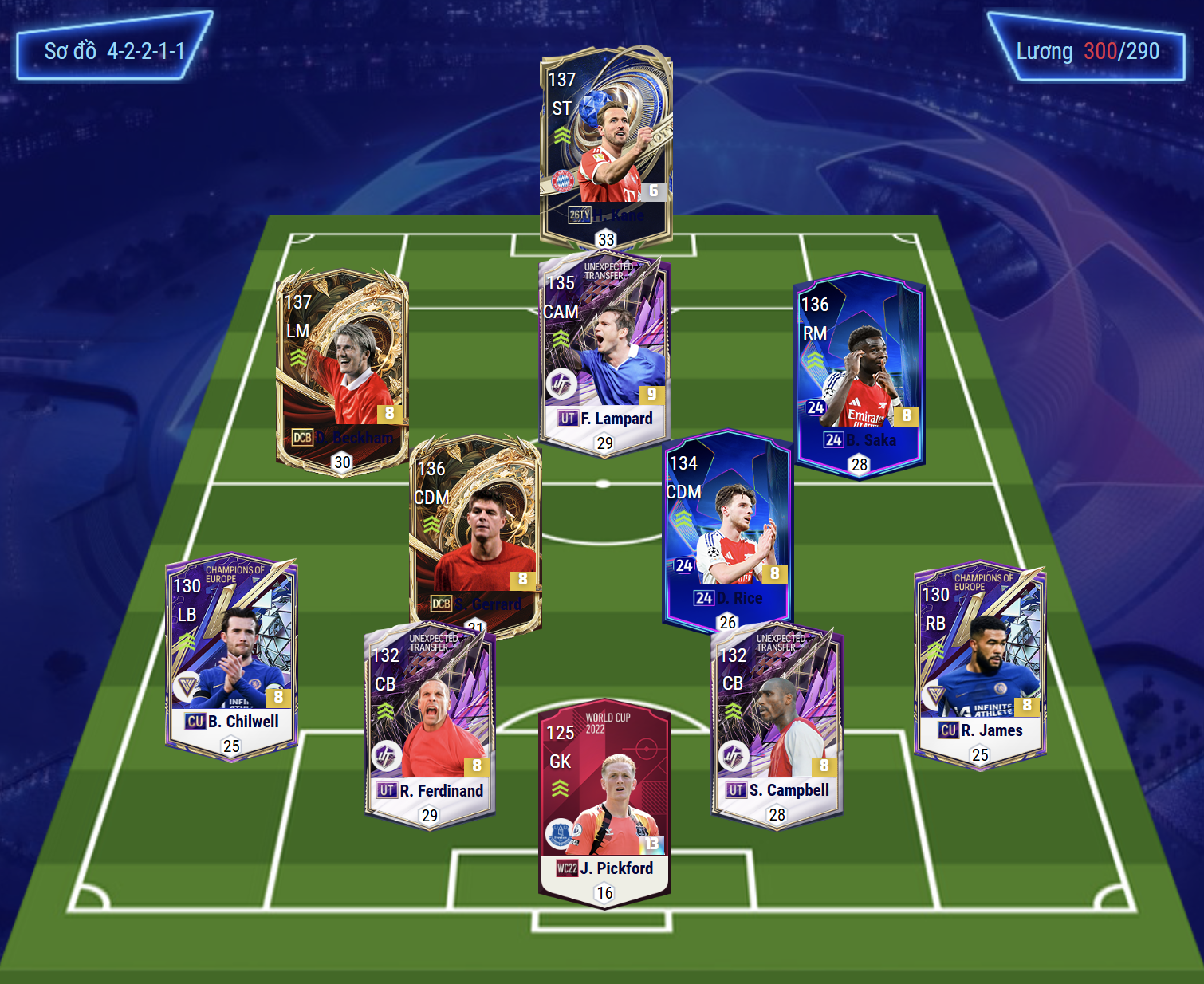Select the R. James RB card
The image size is (1204, 984).
(979, 663)
